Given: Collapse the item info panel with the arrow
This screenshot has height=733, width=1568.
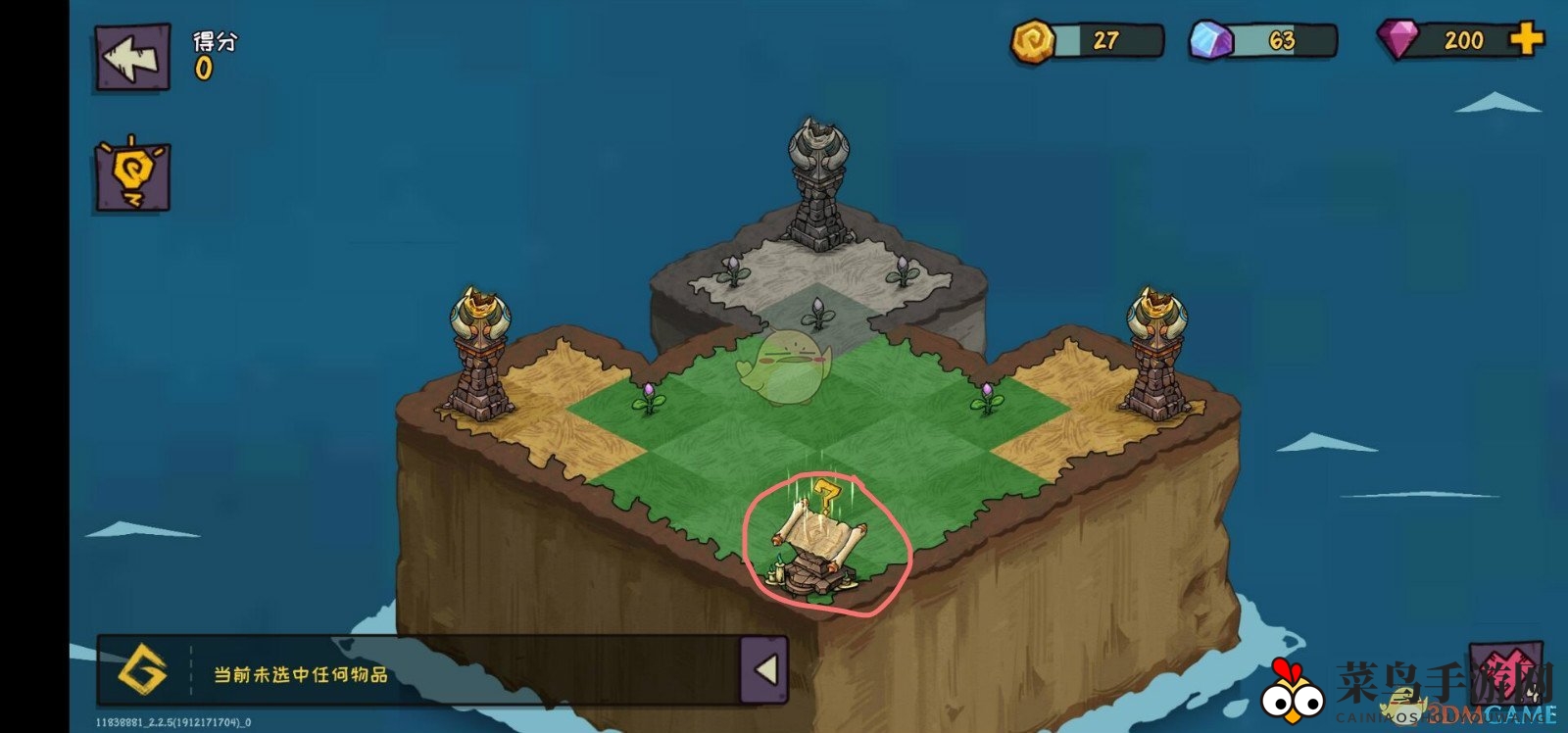Looking at the screenshot, I should point(763,670).
